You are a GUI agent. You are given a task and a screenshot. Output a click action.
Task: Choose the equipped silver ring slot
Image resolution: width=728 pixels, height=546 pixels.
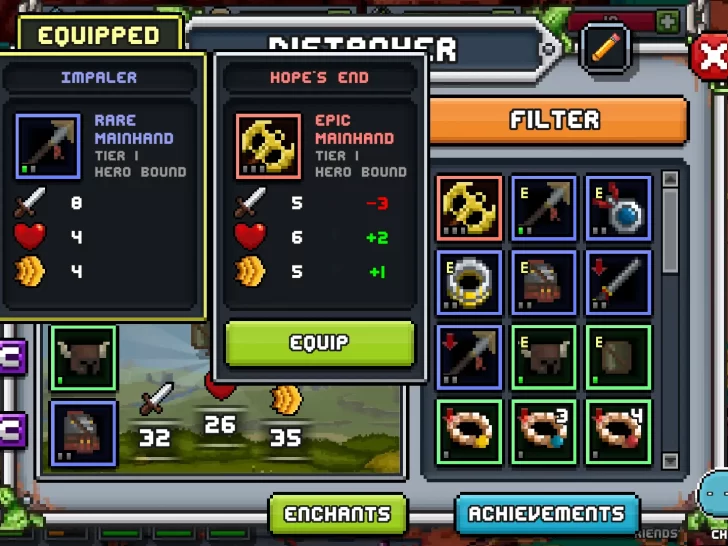(469, 283)
